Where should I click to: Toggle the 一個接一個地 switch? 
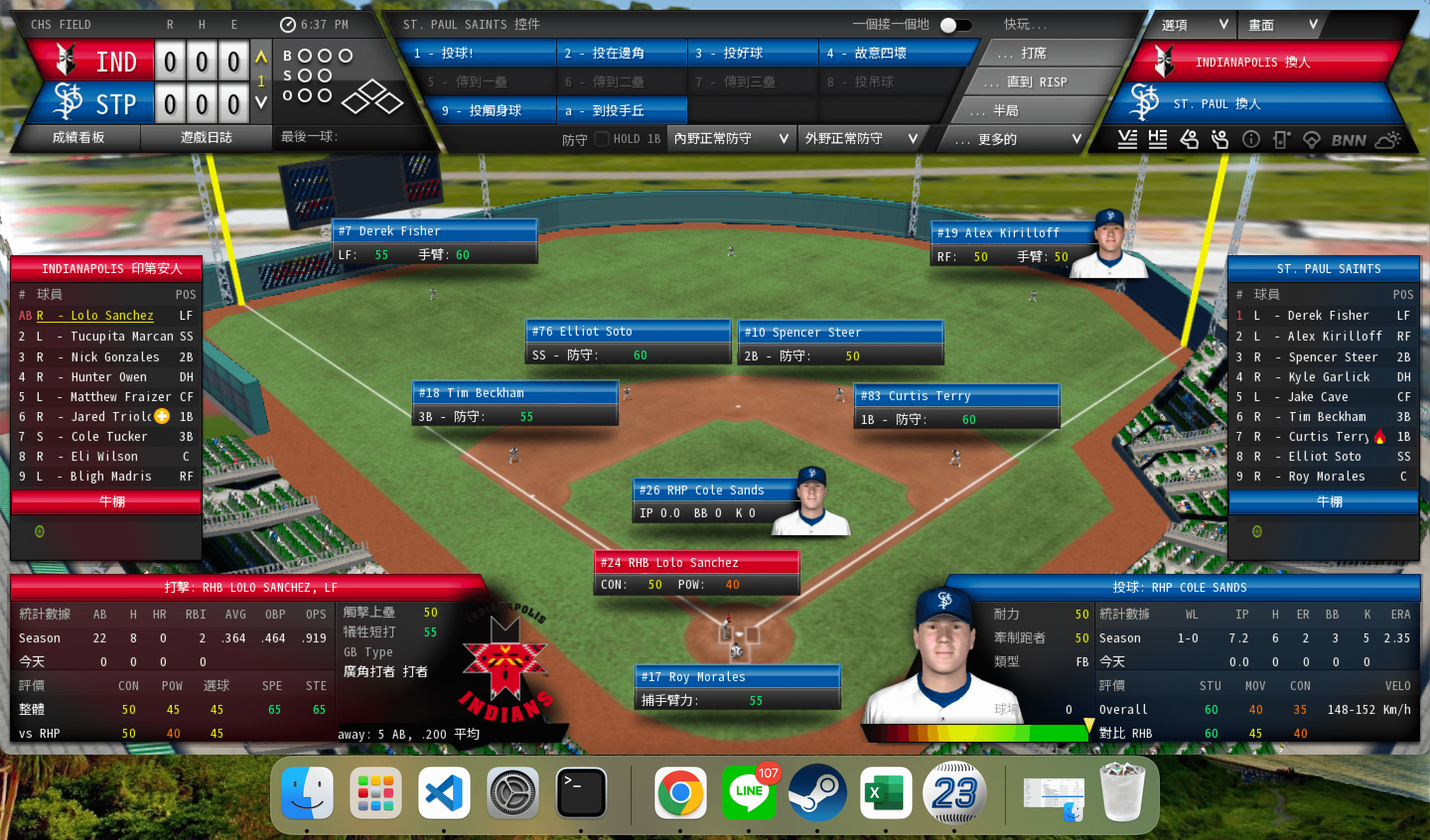tap(956, 25)
